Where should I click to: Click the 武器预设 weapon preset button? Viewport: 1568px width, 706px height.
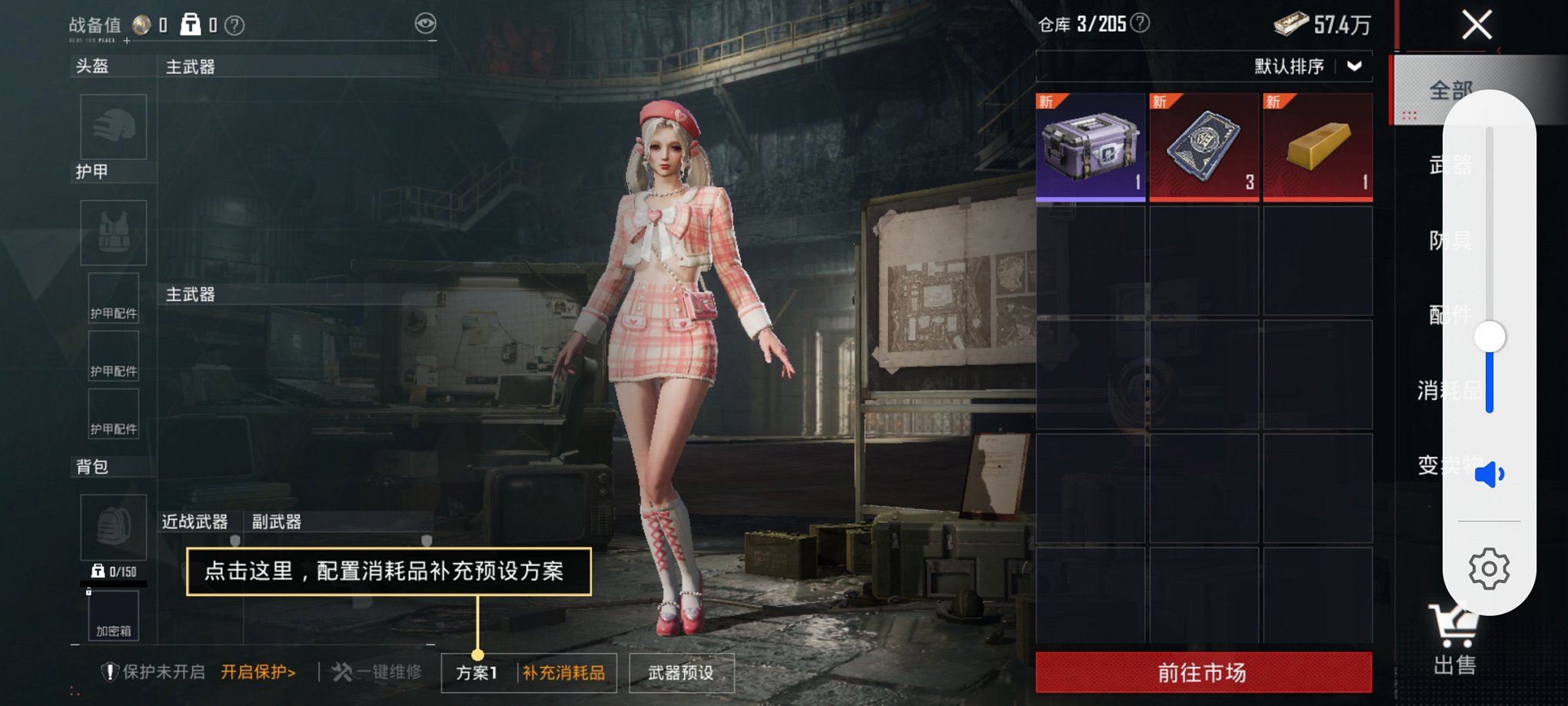pyautogui.click(x=681, y=671)
